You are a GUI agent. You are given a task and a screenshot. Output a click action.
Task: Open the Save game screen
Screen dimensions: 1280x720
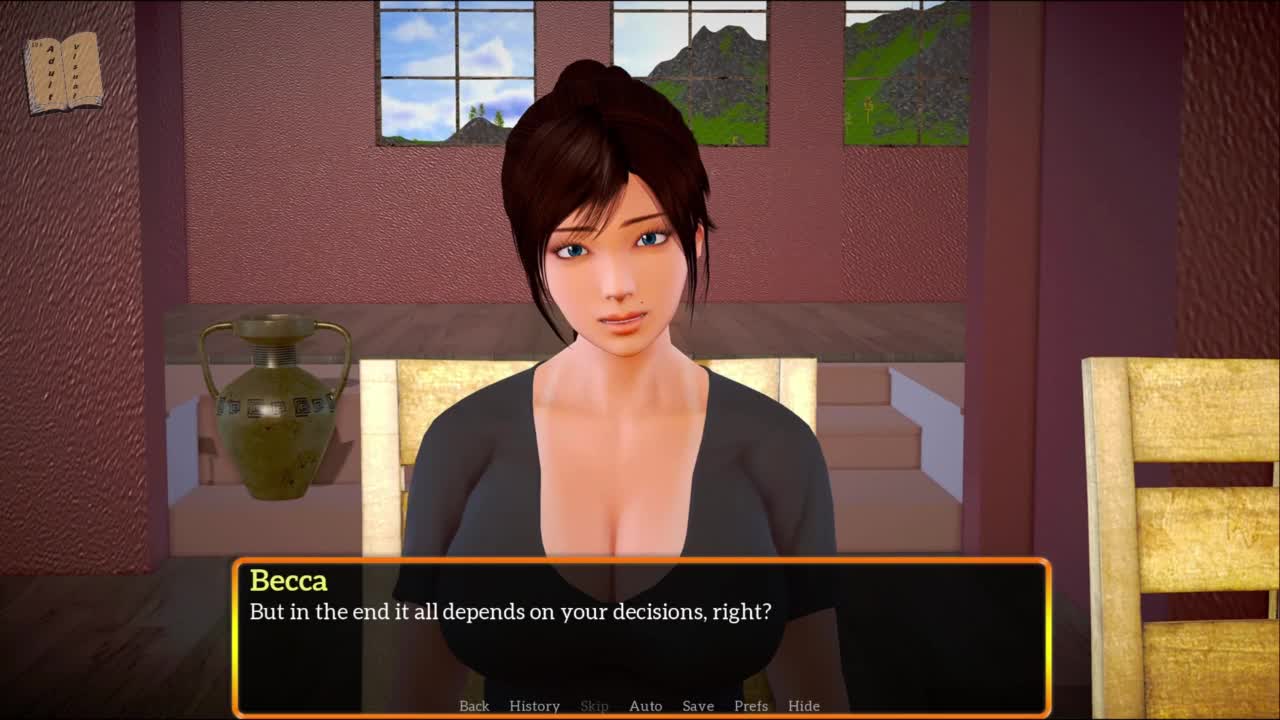698,706
